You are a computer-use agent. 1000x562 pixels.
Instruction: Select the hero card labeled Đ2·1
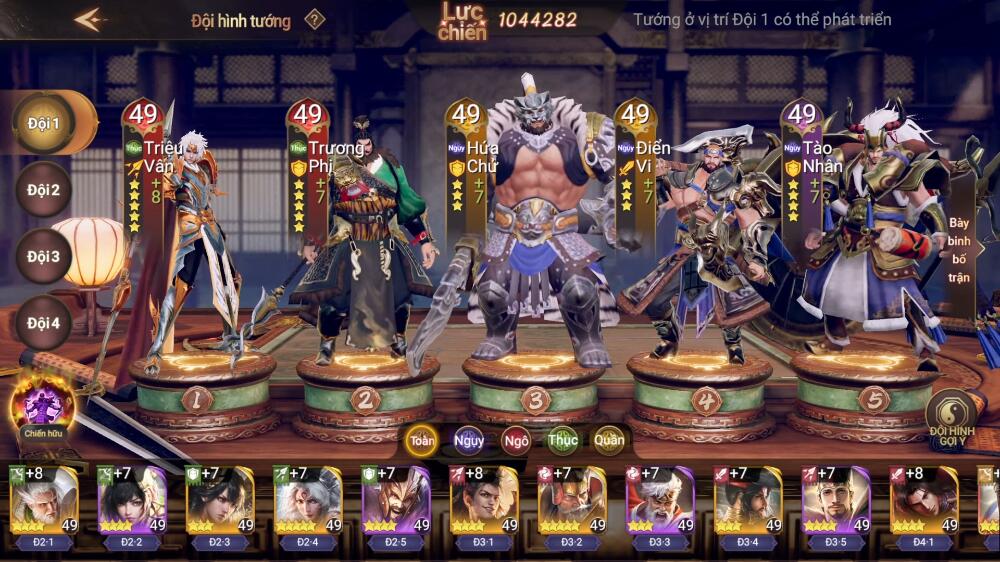[x=44, y=503]
